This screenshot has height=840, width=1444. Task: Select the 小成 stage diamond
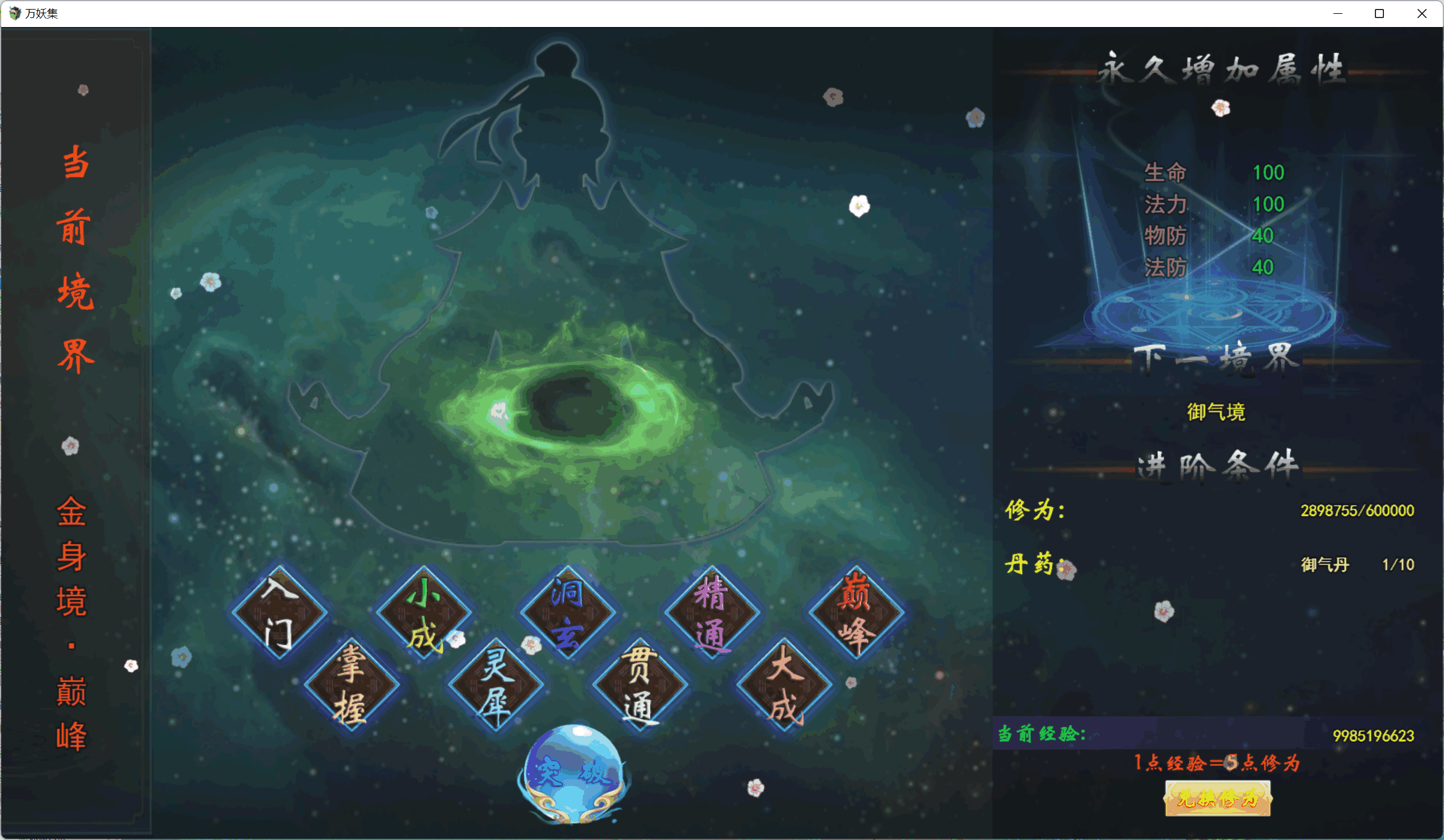tap(424, 612)
